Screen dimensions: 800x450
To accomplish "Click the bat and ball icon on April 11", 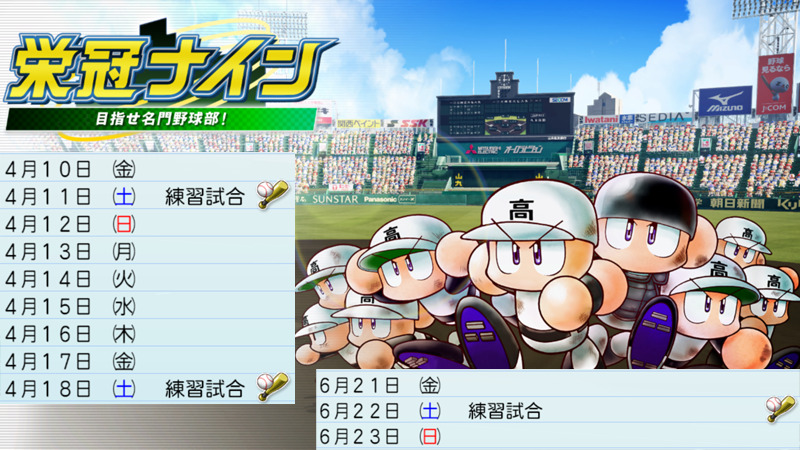I will point(270,194).
